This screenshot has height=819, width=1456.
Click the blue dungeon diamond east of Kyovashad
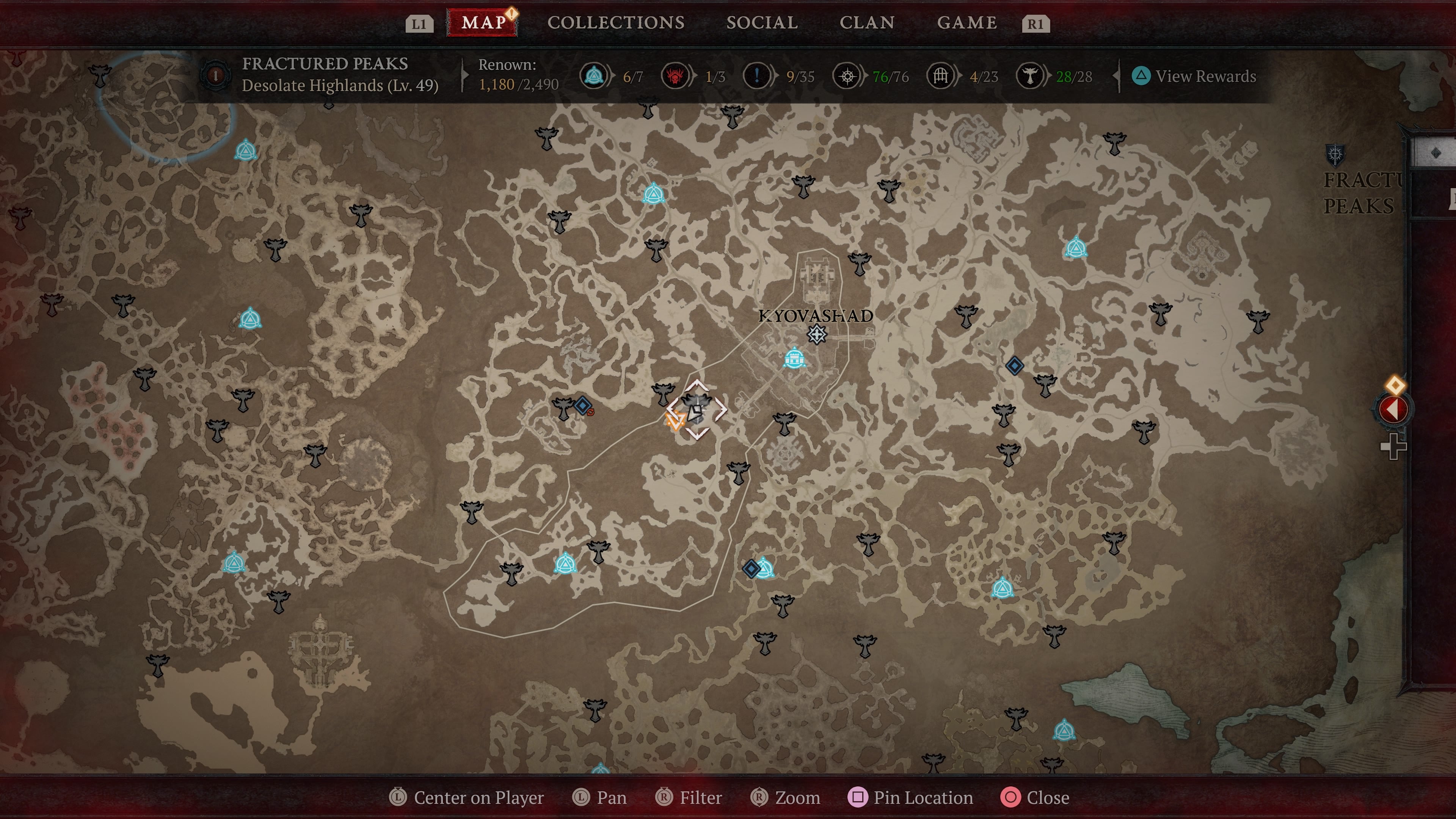click(1016, 366)
